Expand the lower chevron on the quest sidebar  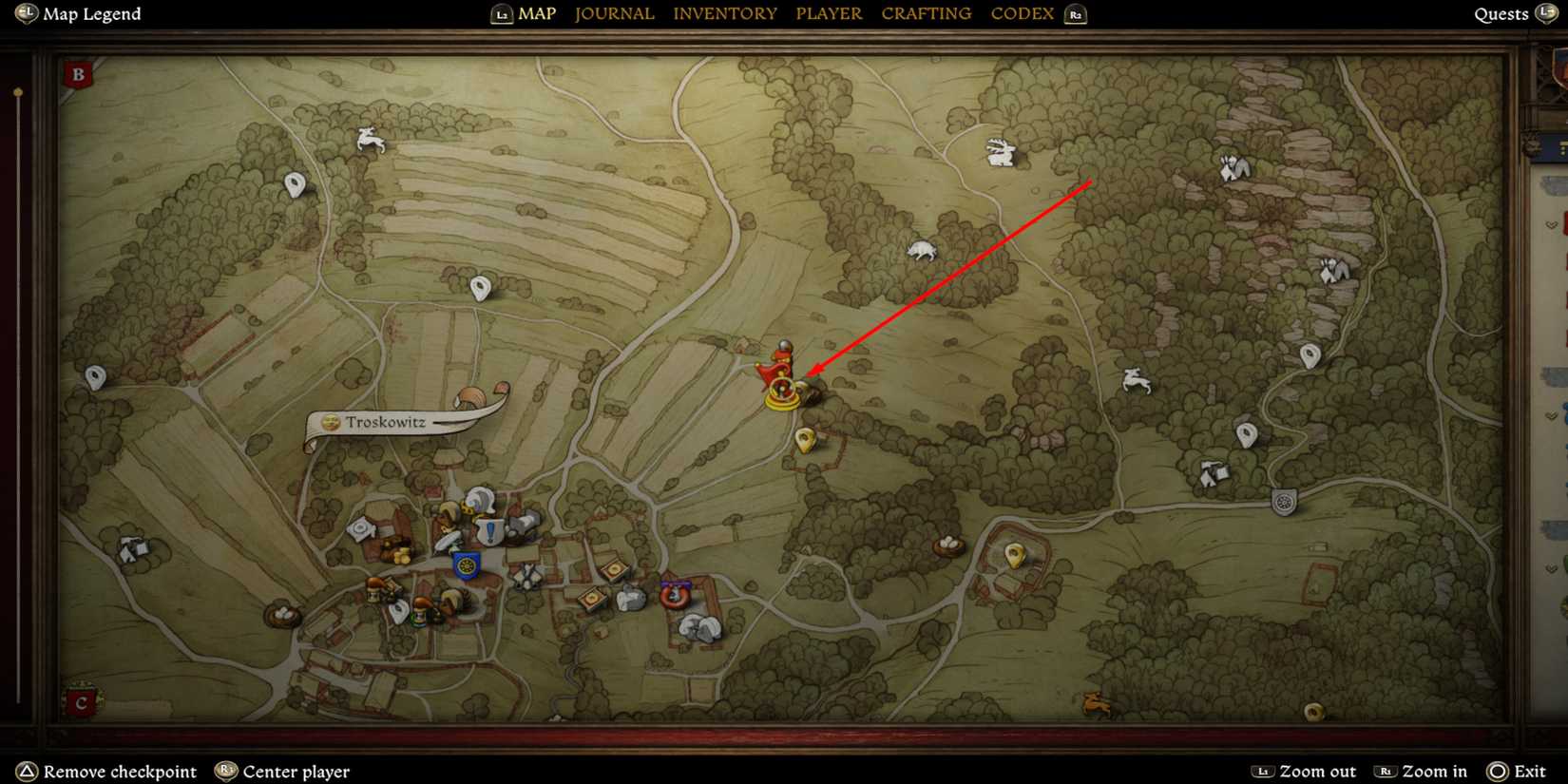(1551, 415)
